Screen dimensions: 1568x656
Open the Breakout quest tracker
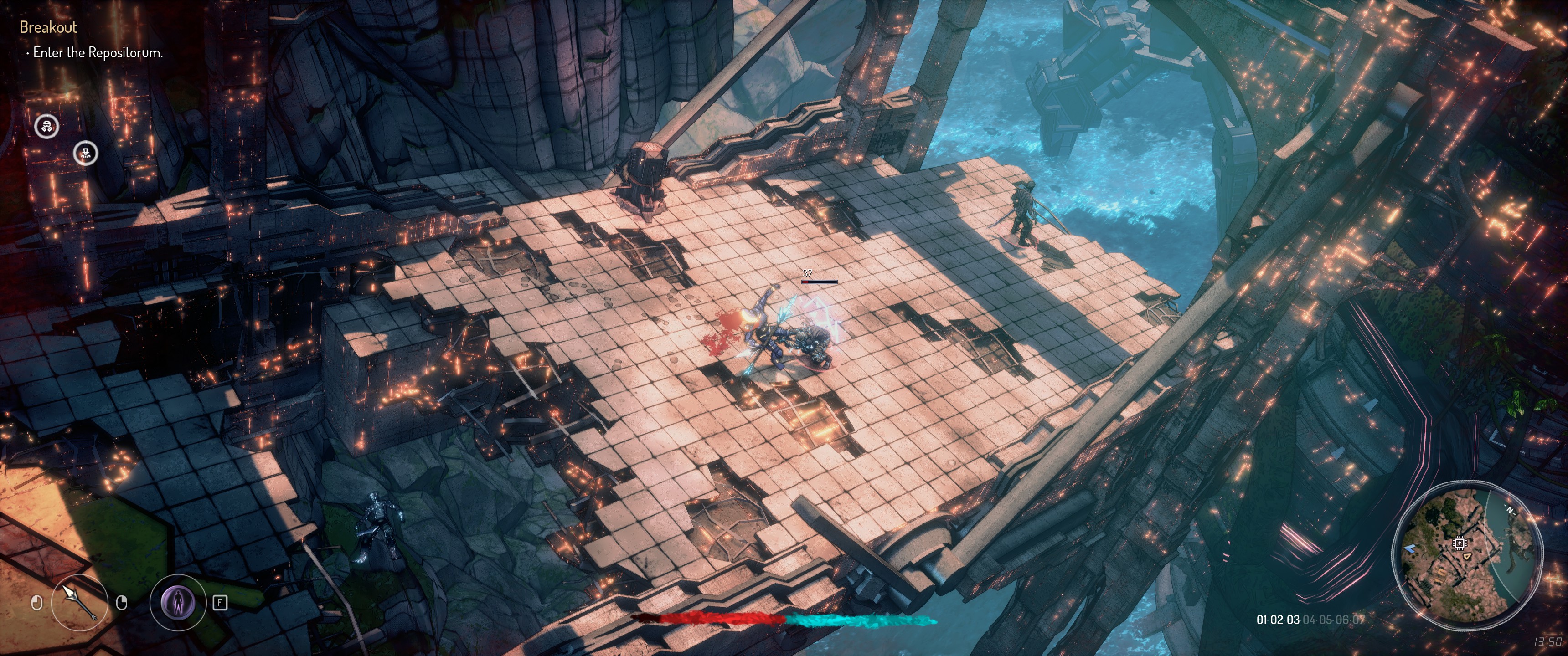point(48,27)
